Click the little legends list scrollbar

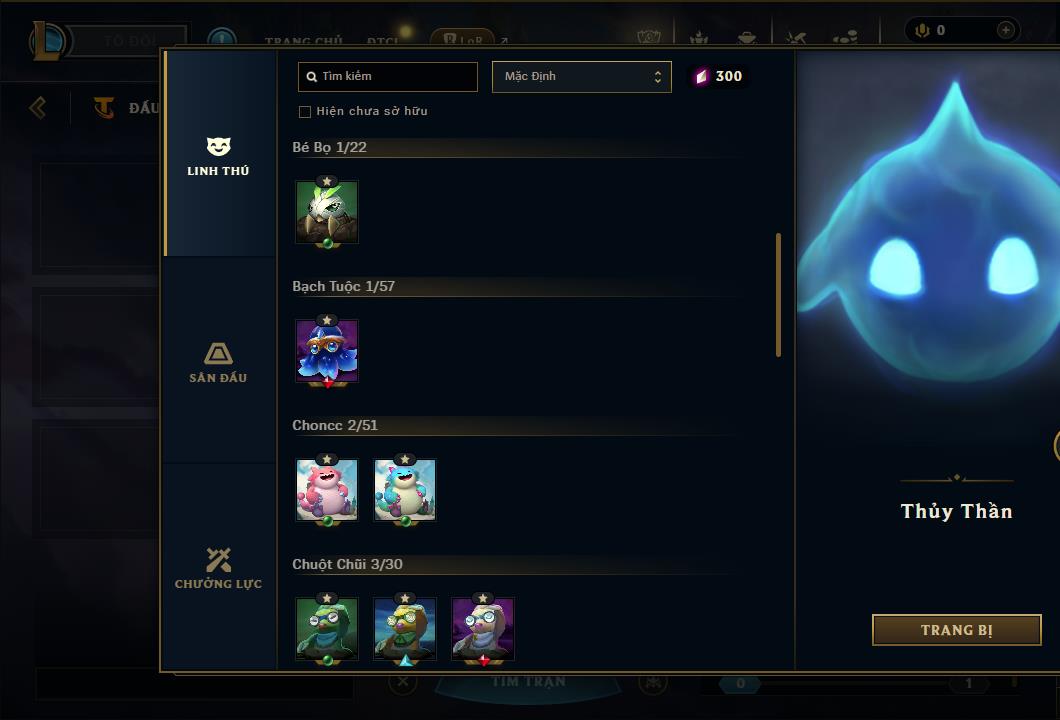pyautogui.click(x=778, y=295)
